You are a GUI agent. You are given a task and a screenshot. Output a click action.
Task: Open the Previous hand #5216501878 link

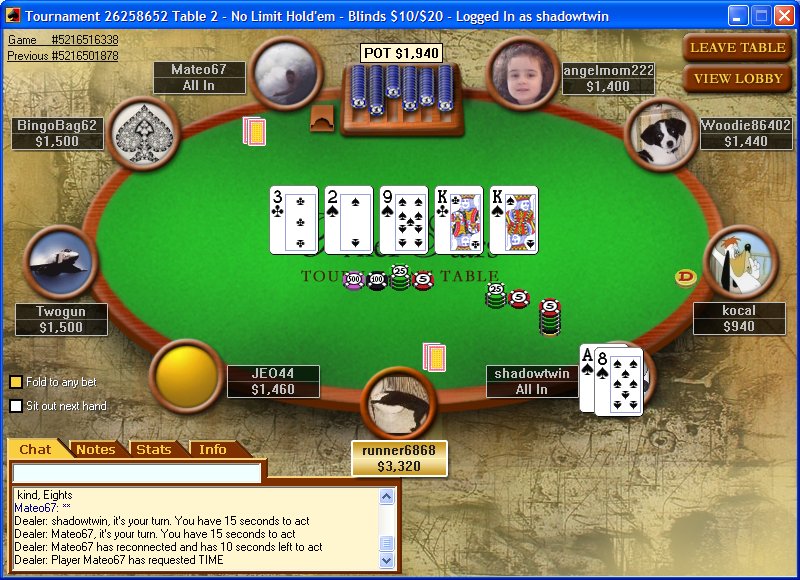62,56
